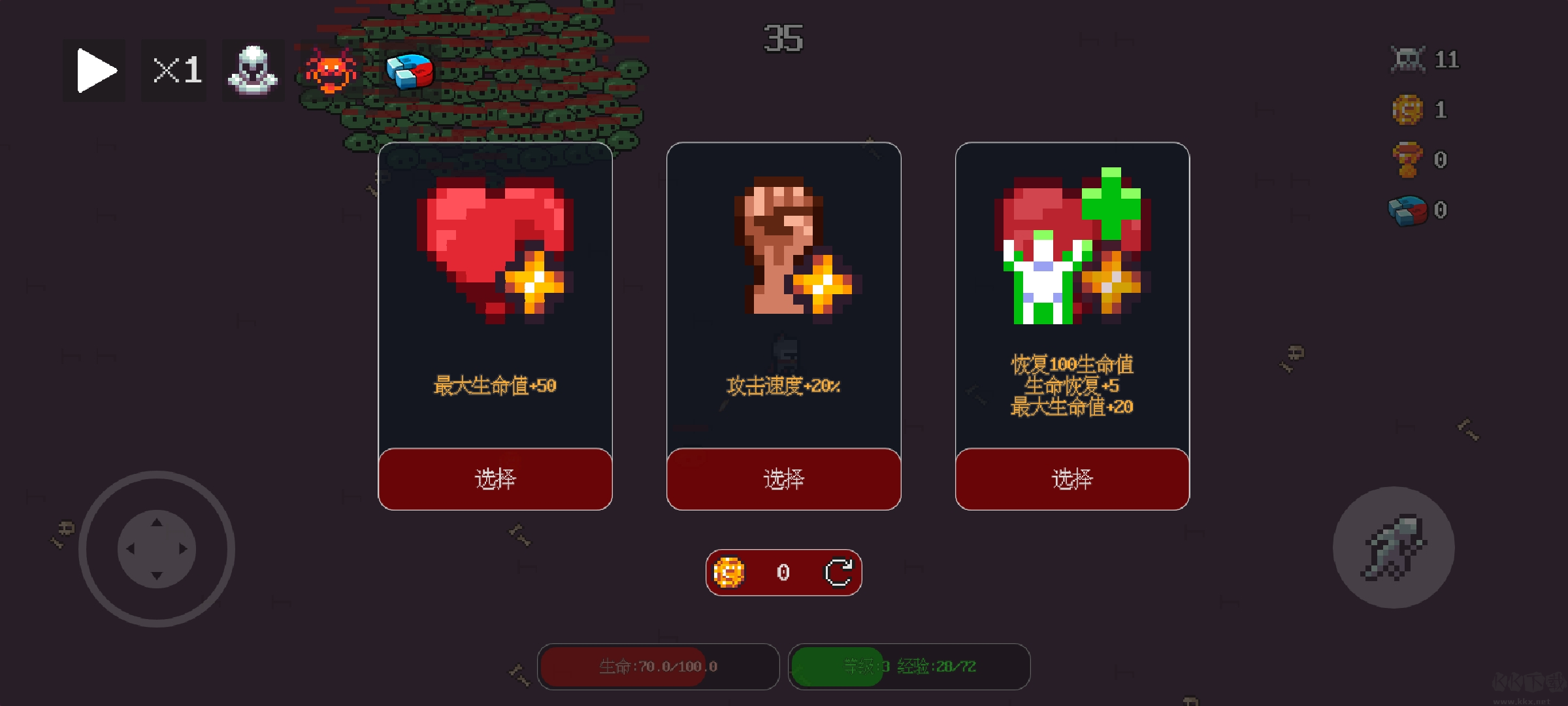Choose 选择 on the 最大生命值+50 card
The height and width of the screenshot is (706, 1568).
pyautogui.click(x=495, y=479)
